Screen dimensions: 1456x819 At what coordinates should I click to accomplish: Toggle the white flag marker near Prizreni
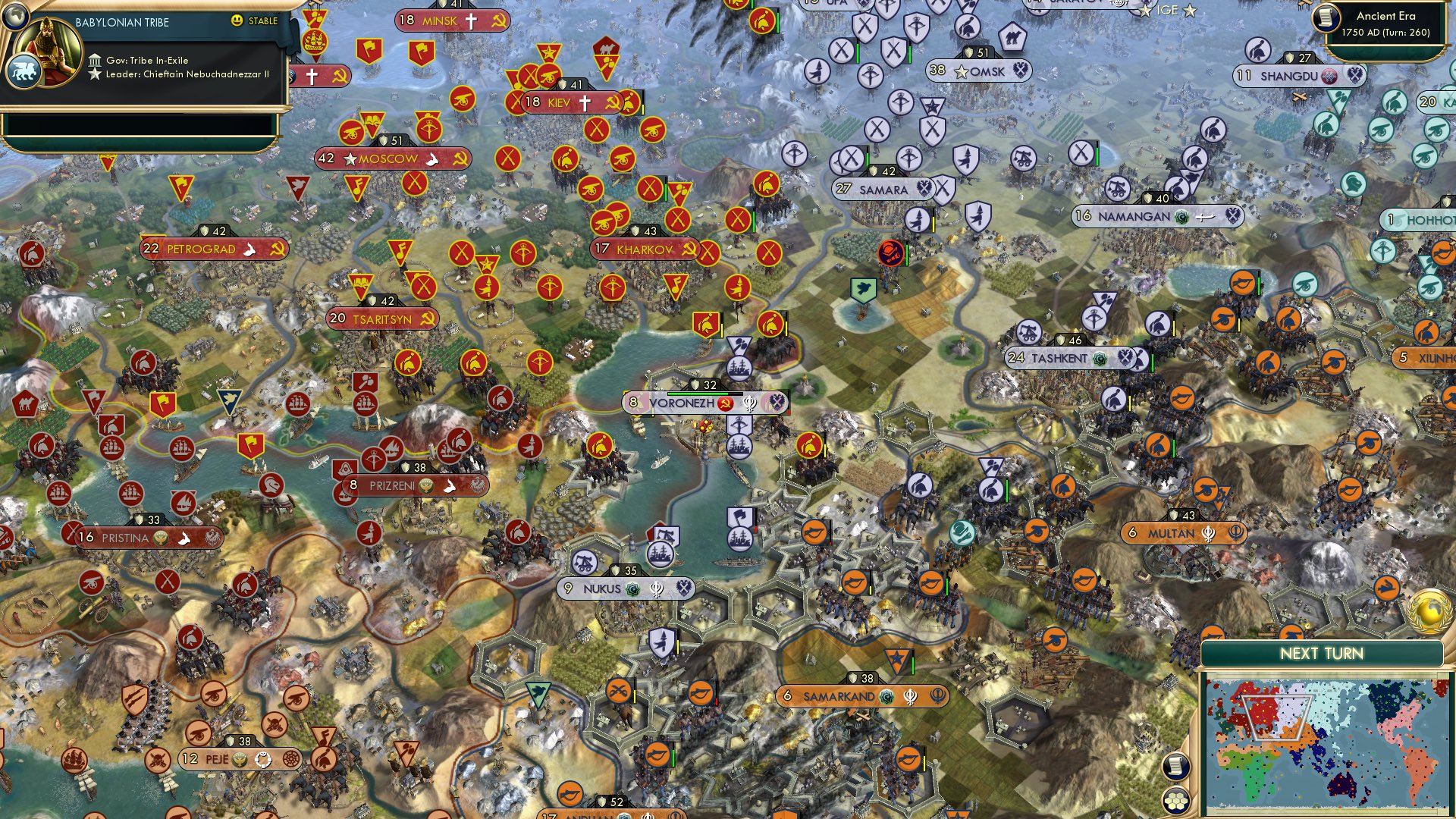point(450,486)
